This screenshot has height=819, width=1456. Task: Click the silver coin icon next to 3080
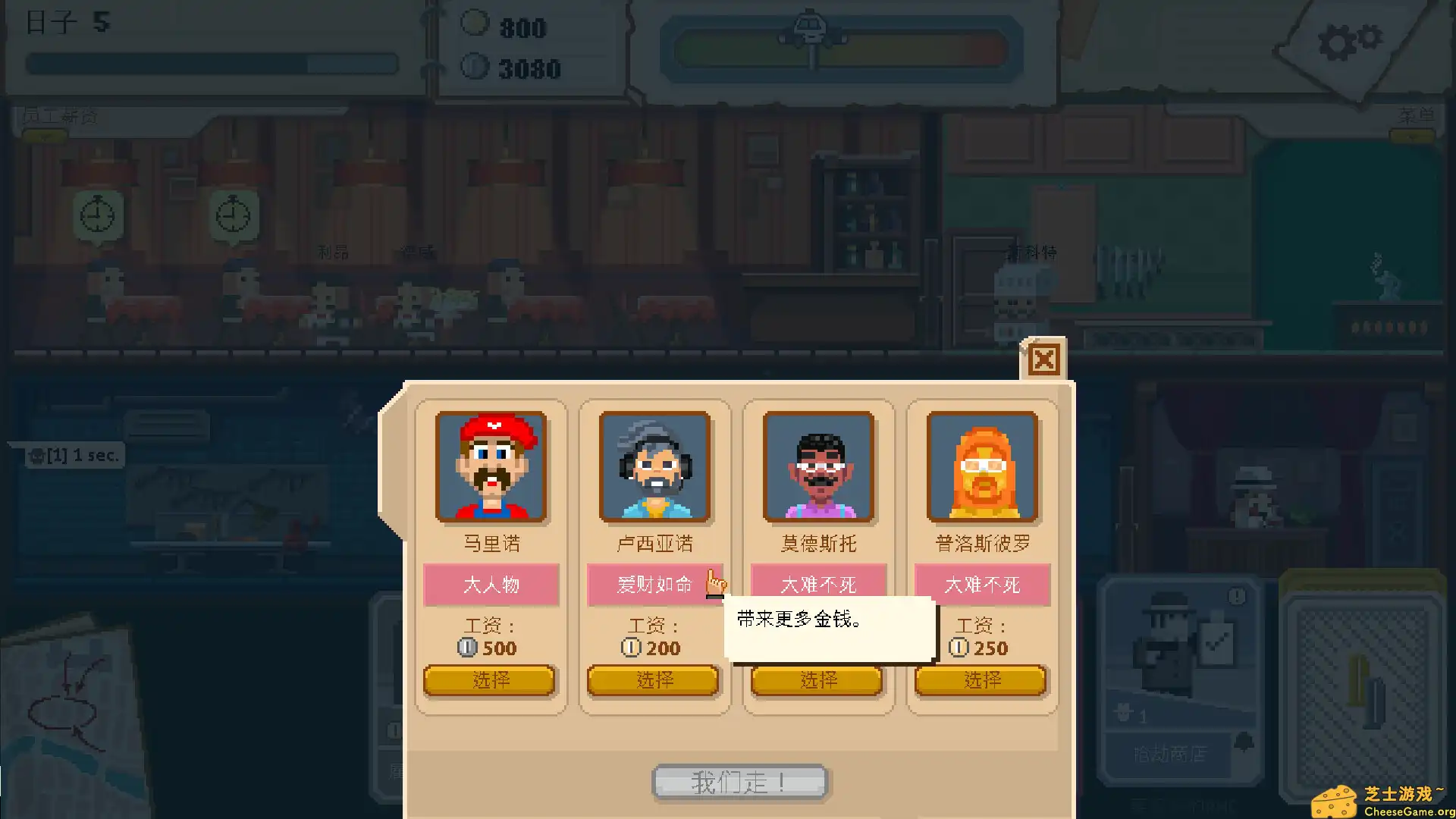coord(475,67)
